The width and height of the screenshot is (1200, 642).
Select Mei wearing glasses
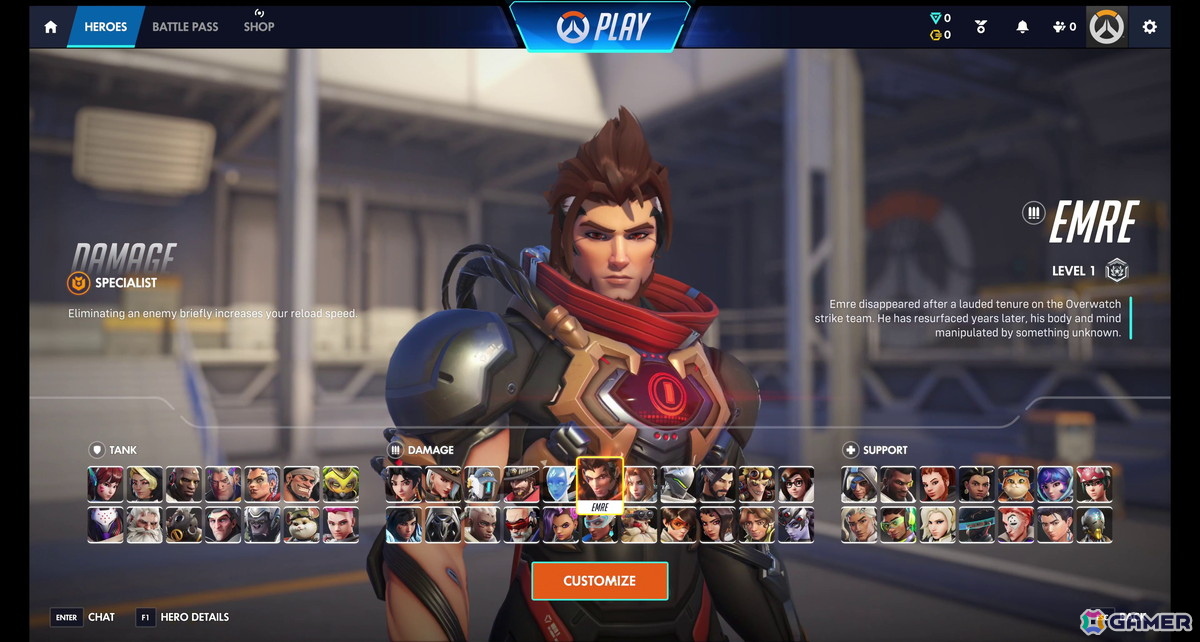(796, 485)
